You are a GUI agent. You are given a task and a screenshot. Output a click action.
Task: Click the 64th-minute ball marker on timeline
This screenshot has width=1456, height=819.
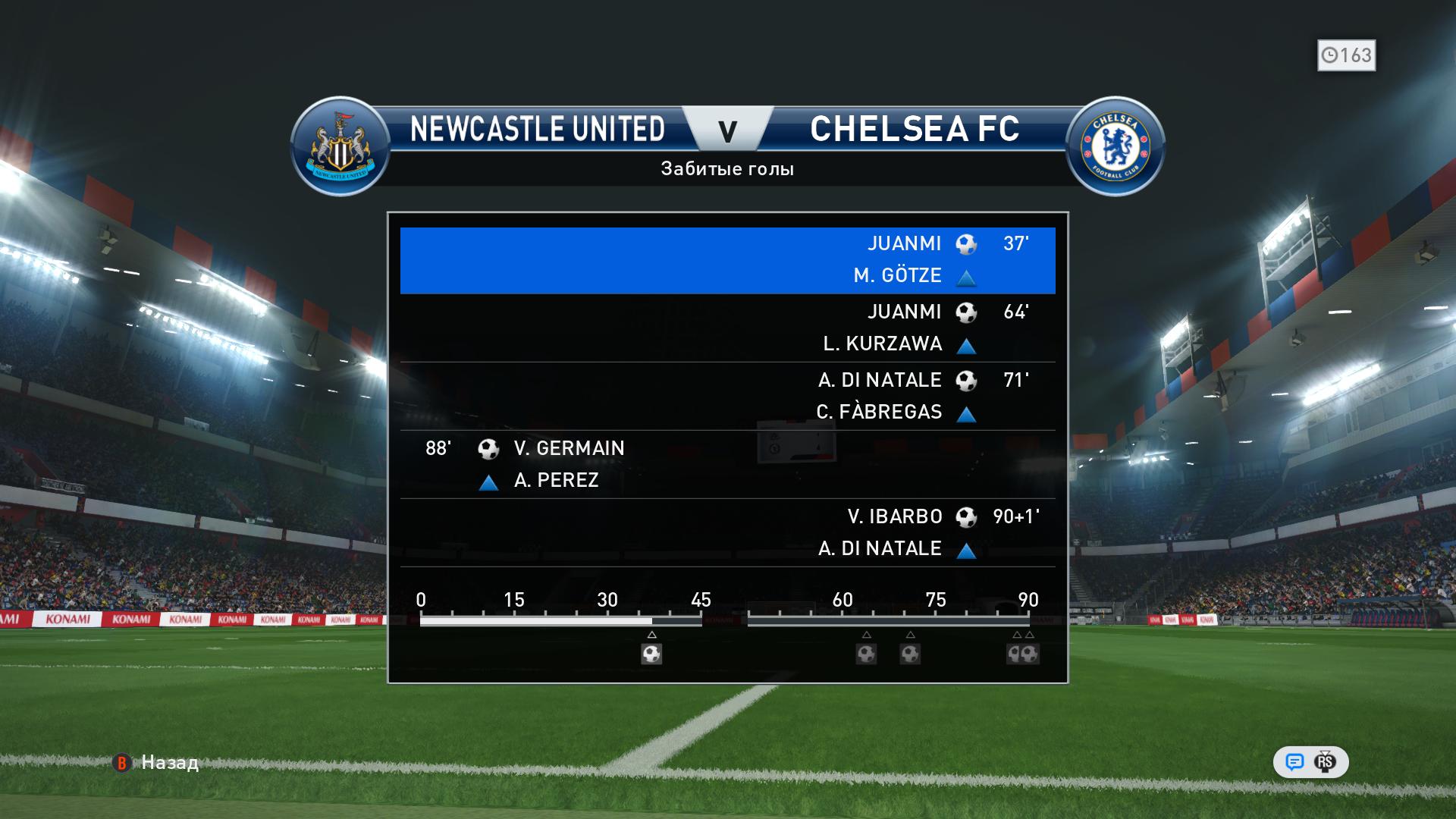click(x=866, y=654)
